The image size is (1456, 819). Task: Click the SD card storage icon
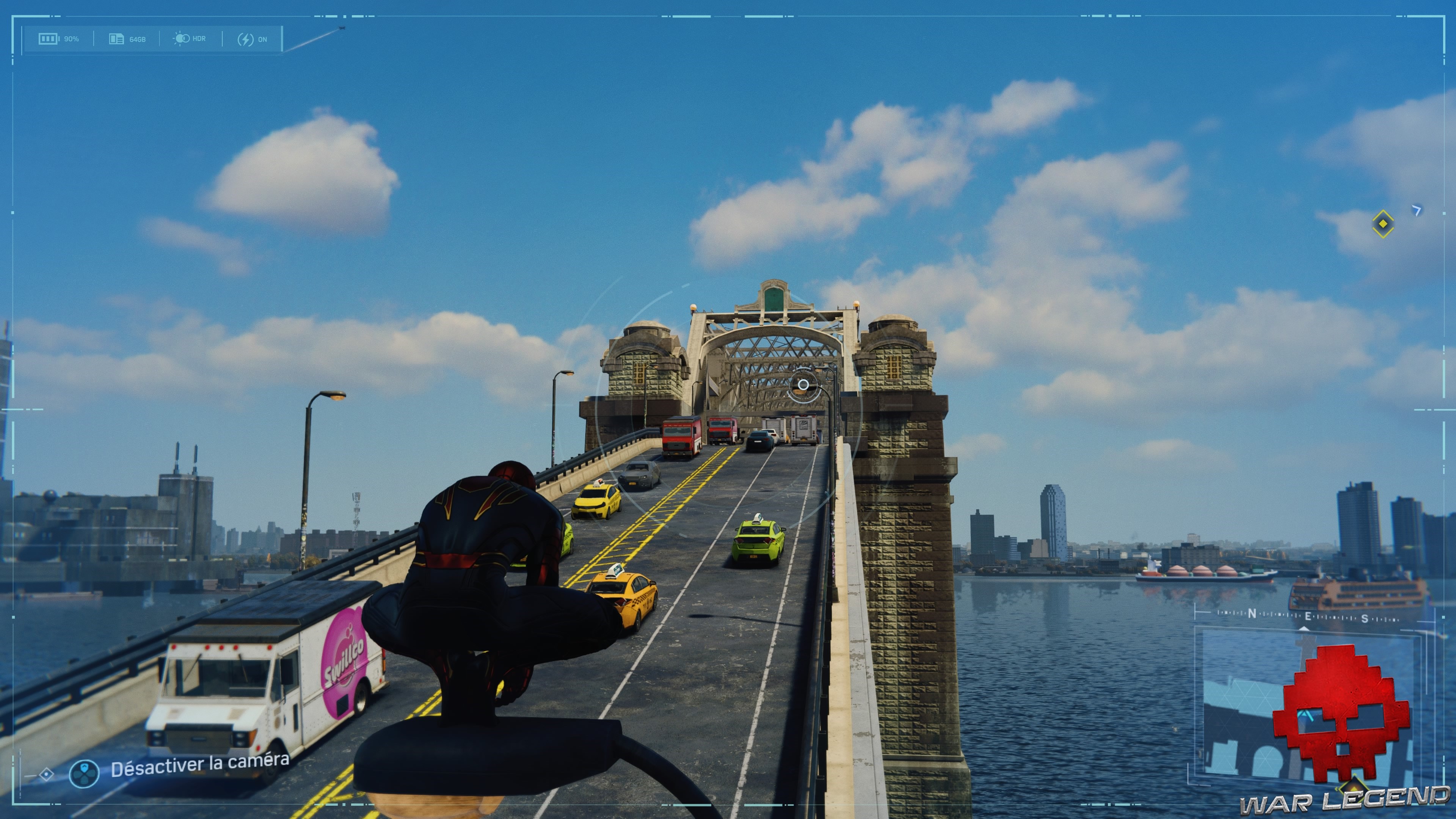(x=117, y=38)
